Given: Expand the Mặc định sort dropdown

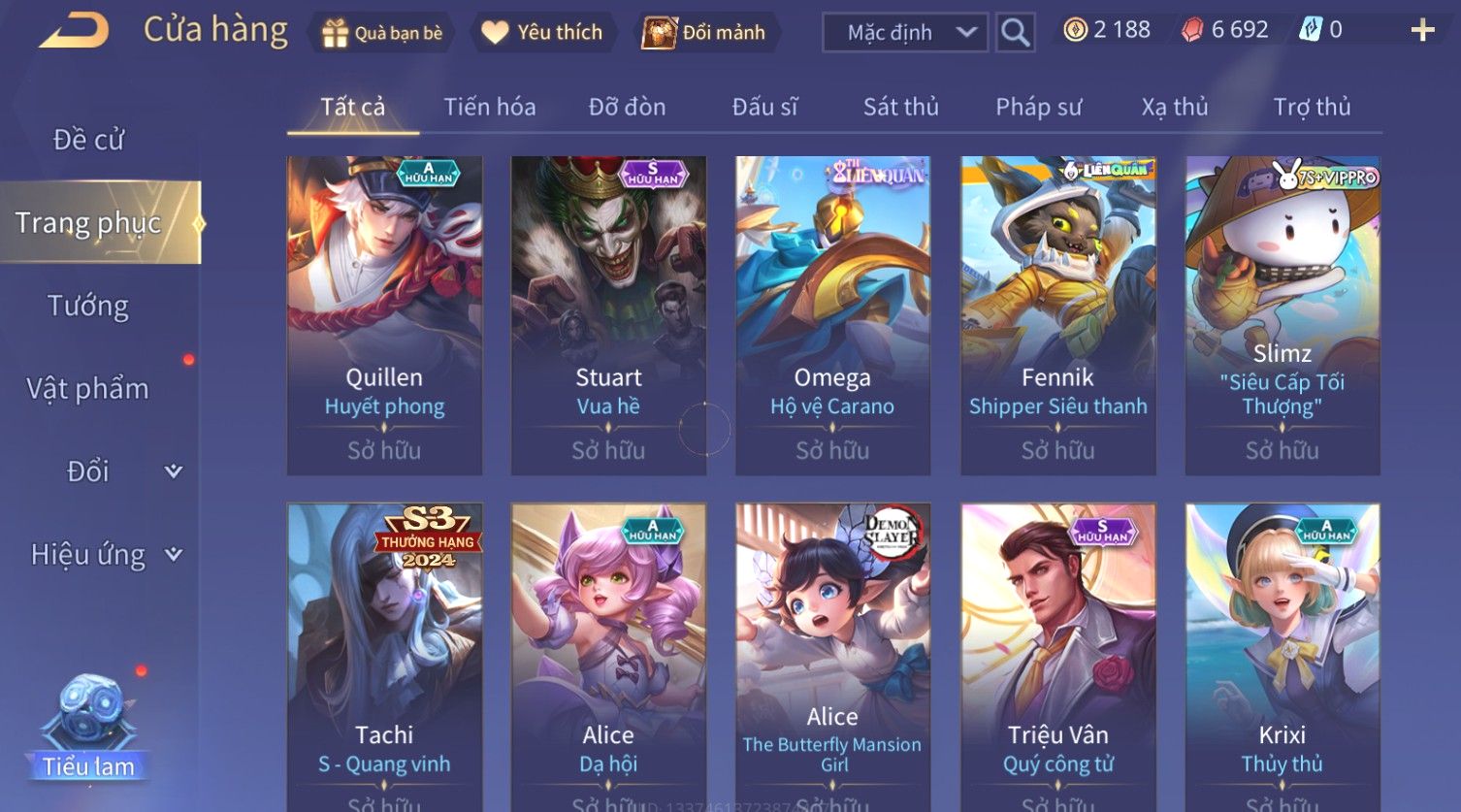Looking at the screenshot, I should point(904,33).
